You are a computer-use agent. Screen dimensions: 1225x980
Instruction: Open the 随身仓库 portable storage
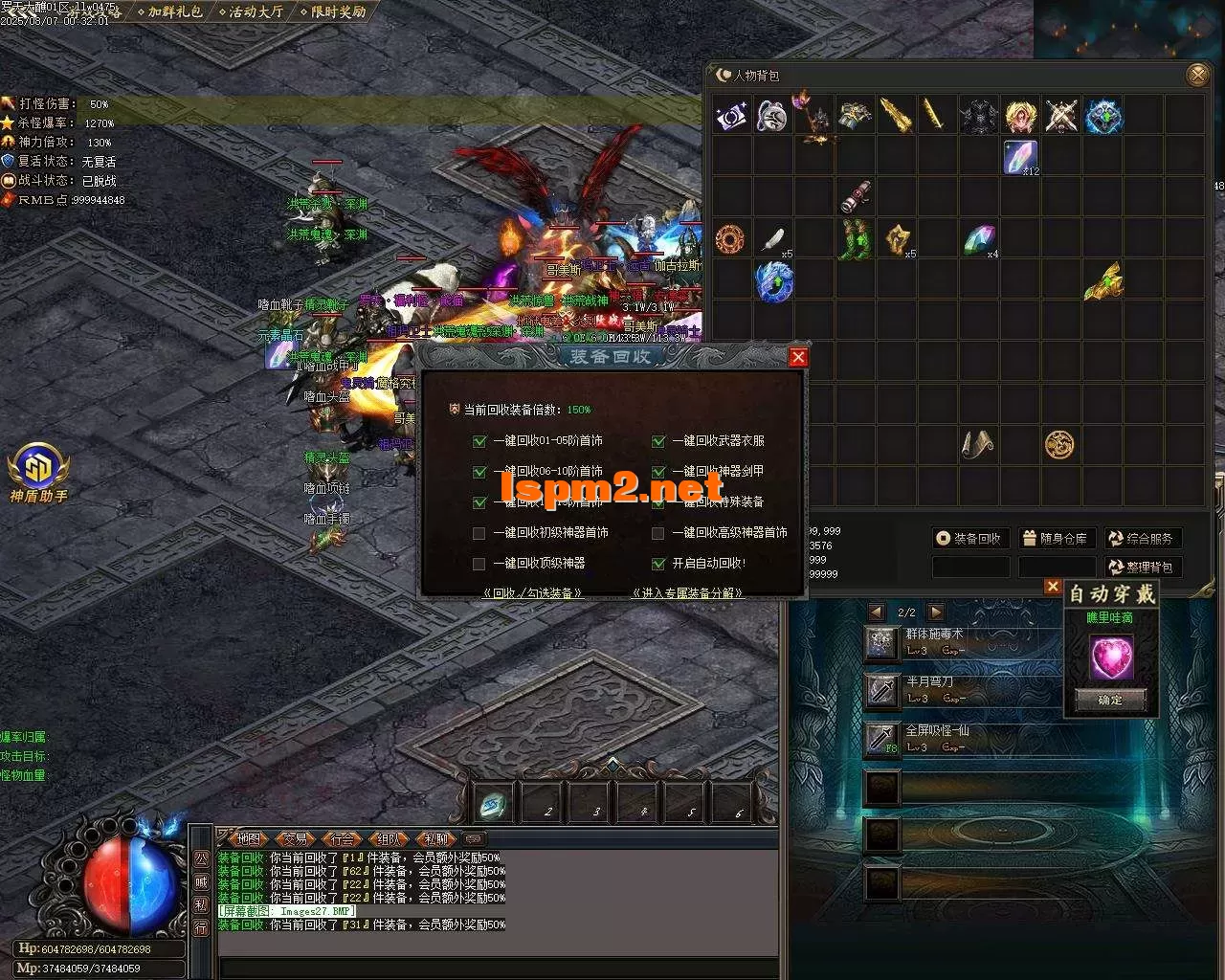1054,539
